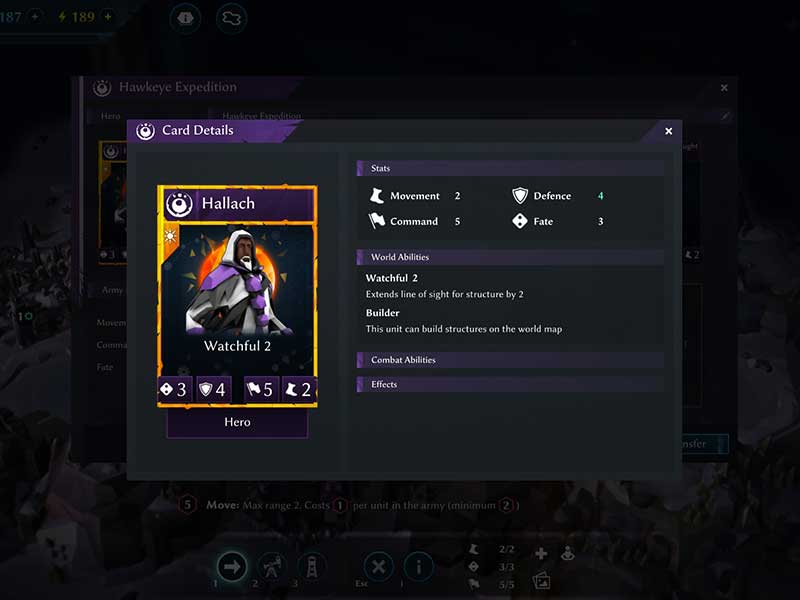This screenshot has height=600, width=800.
Task: Open the eye-shaped info icon in top bar
Action: point(186,17)
